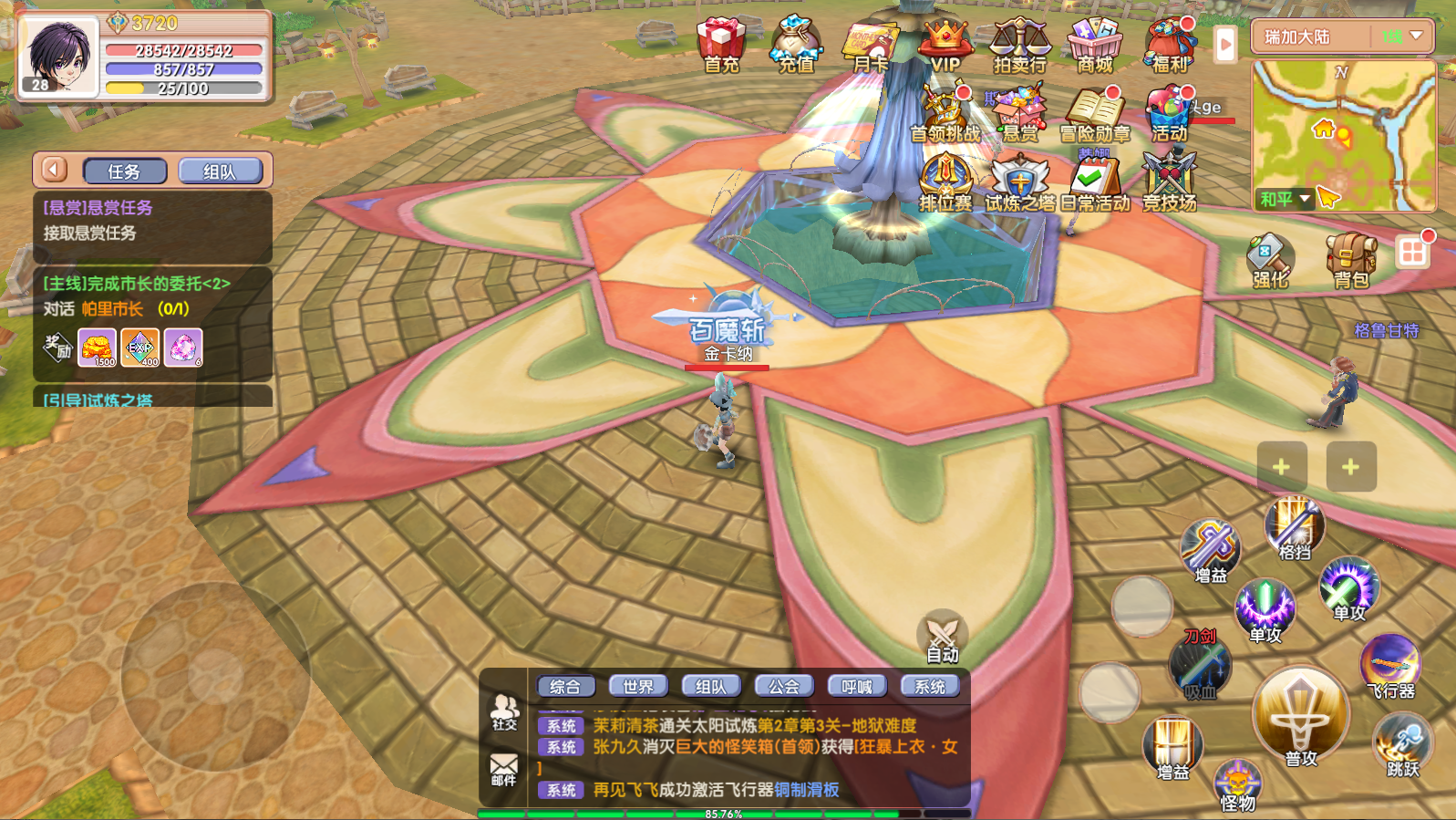
Task: Open the 邮件 mail inbox
Action: click(504, 769)
